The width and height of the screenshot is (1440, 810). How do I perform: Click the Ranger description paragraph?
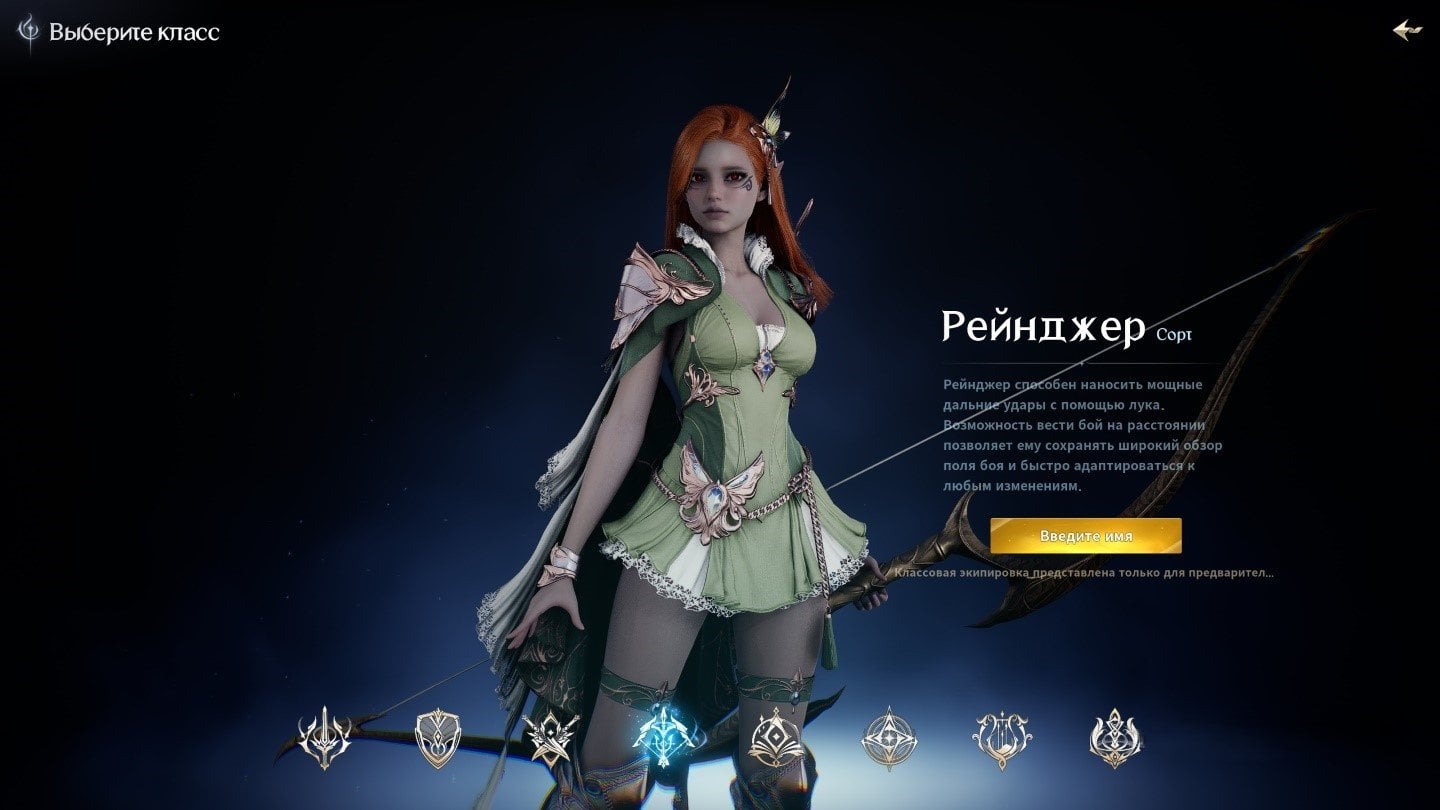(1079, 436)
